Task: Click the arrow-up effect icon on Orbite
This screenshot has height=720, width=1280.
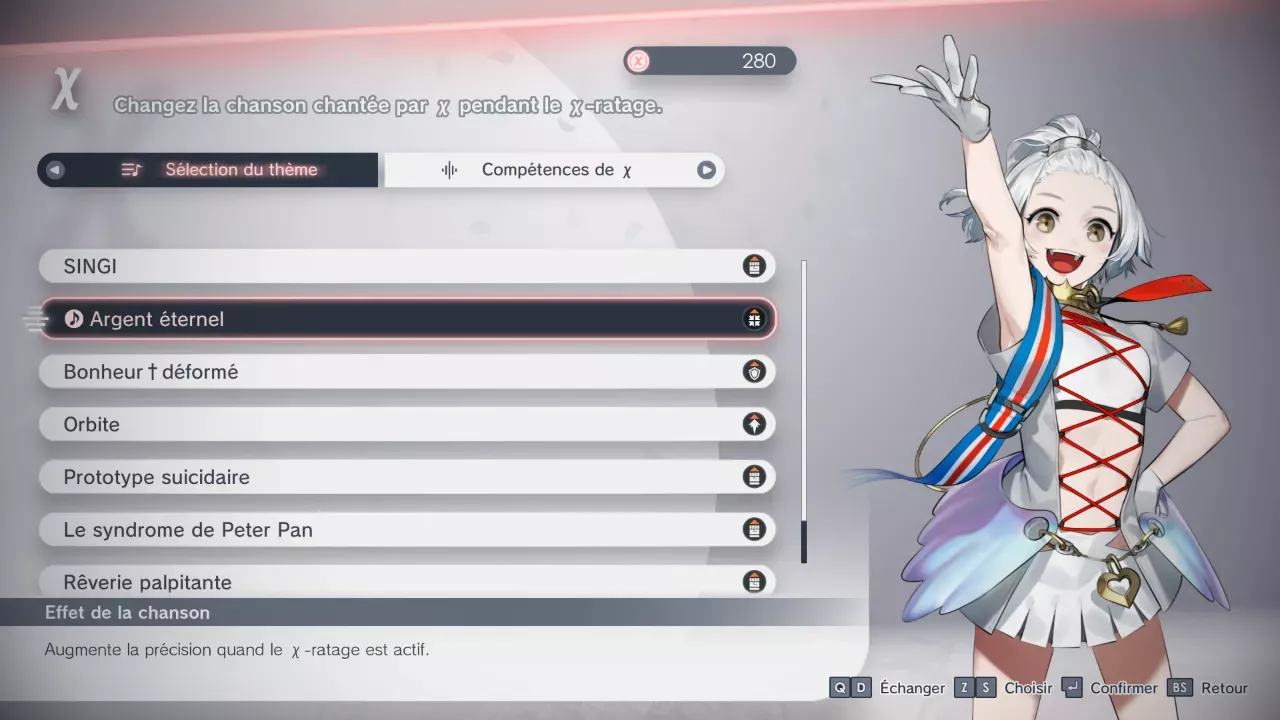Action: [755, 424]
